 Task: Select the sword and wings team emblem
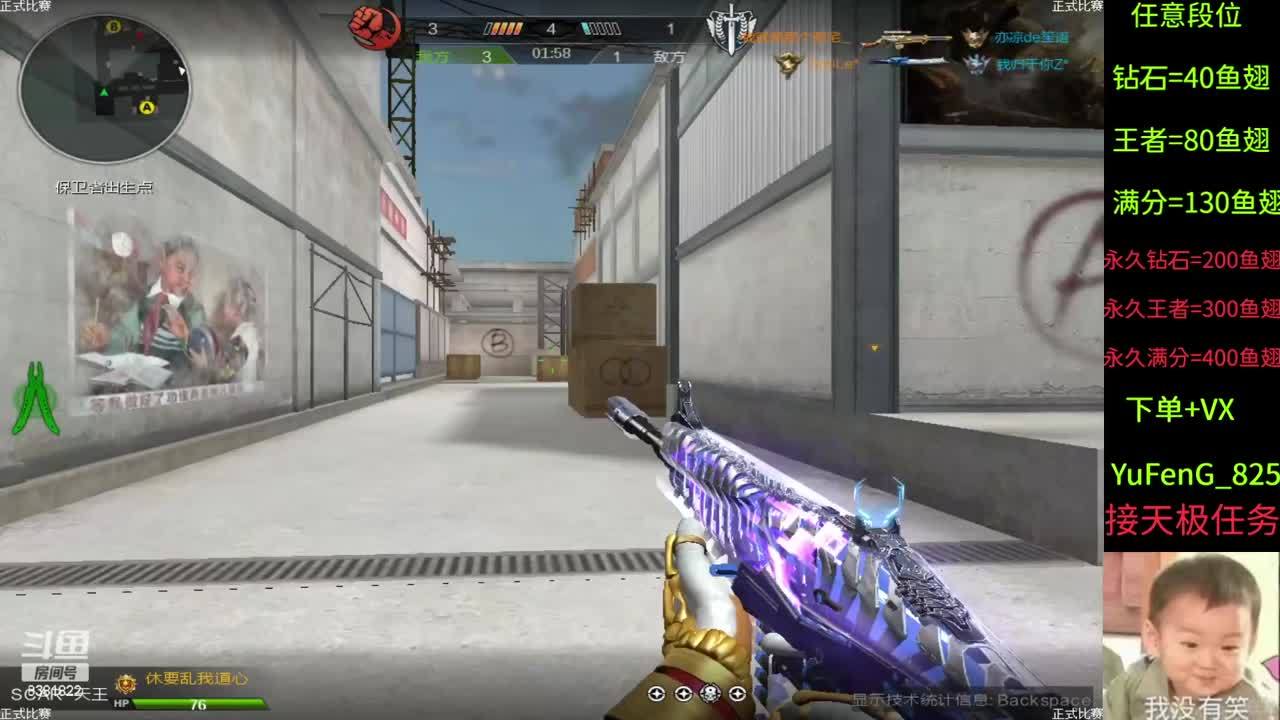tap(732, 27)
